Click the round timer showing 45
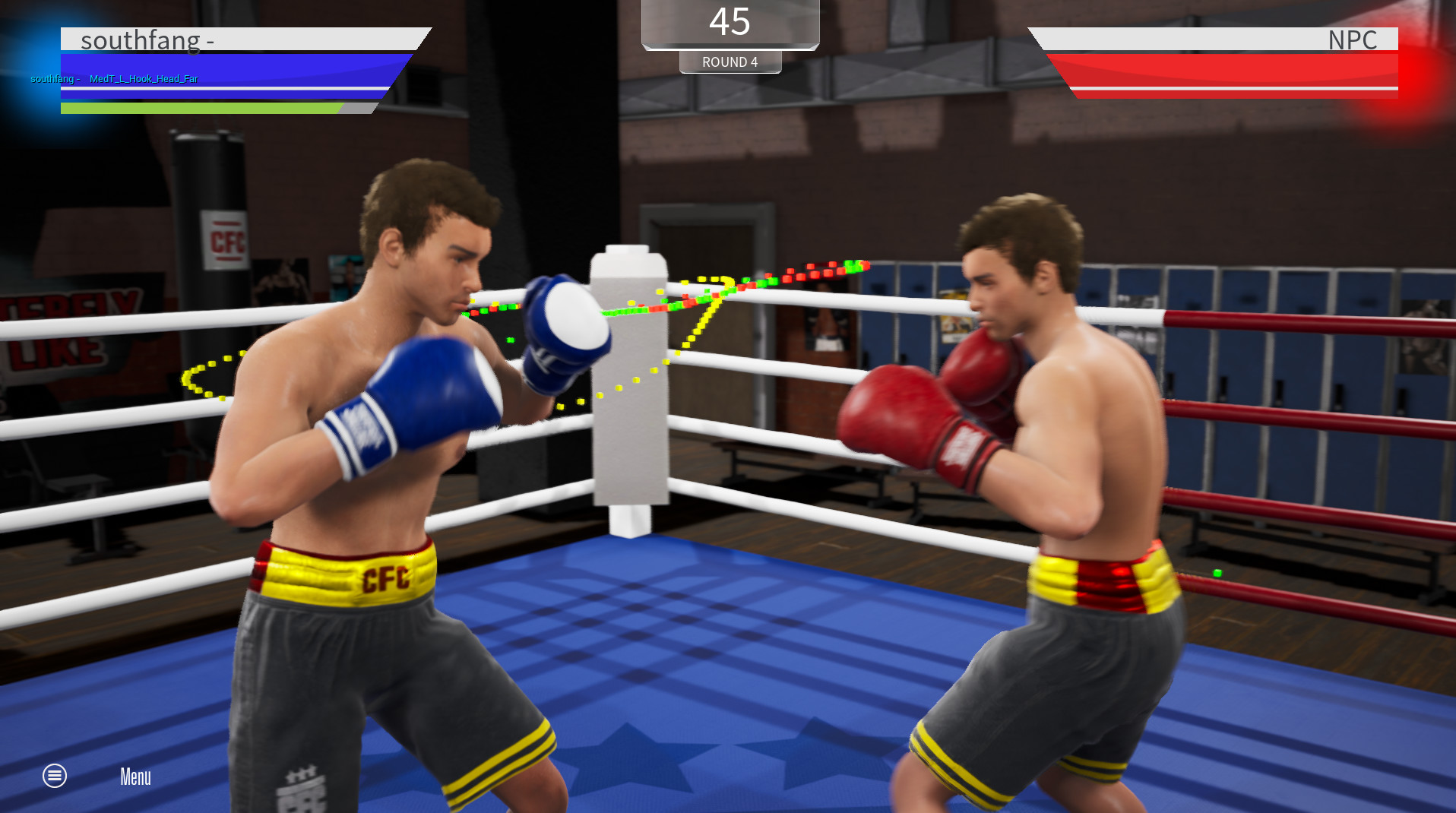 (x=730, y=22)
